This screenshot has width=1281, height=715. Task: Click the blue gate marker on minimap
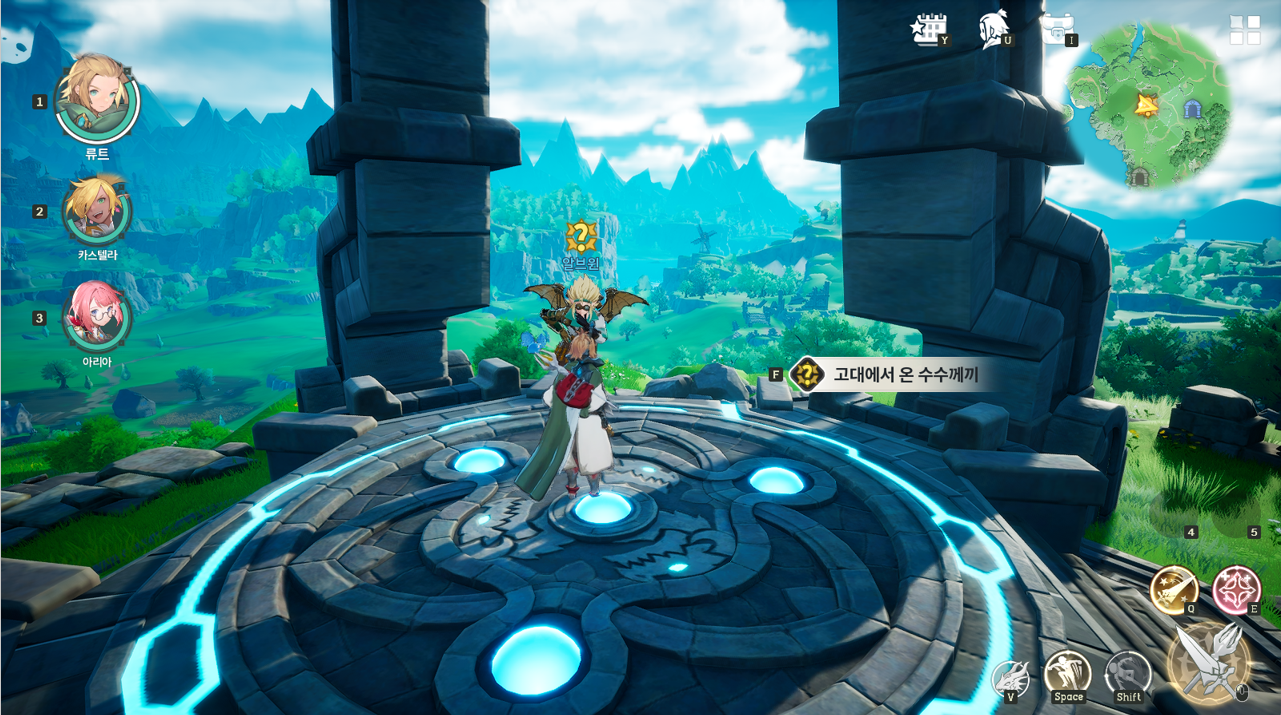coord(1192,108)
